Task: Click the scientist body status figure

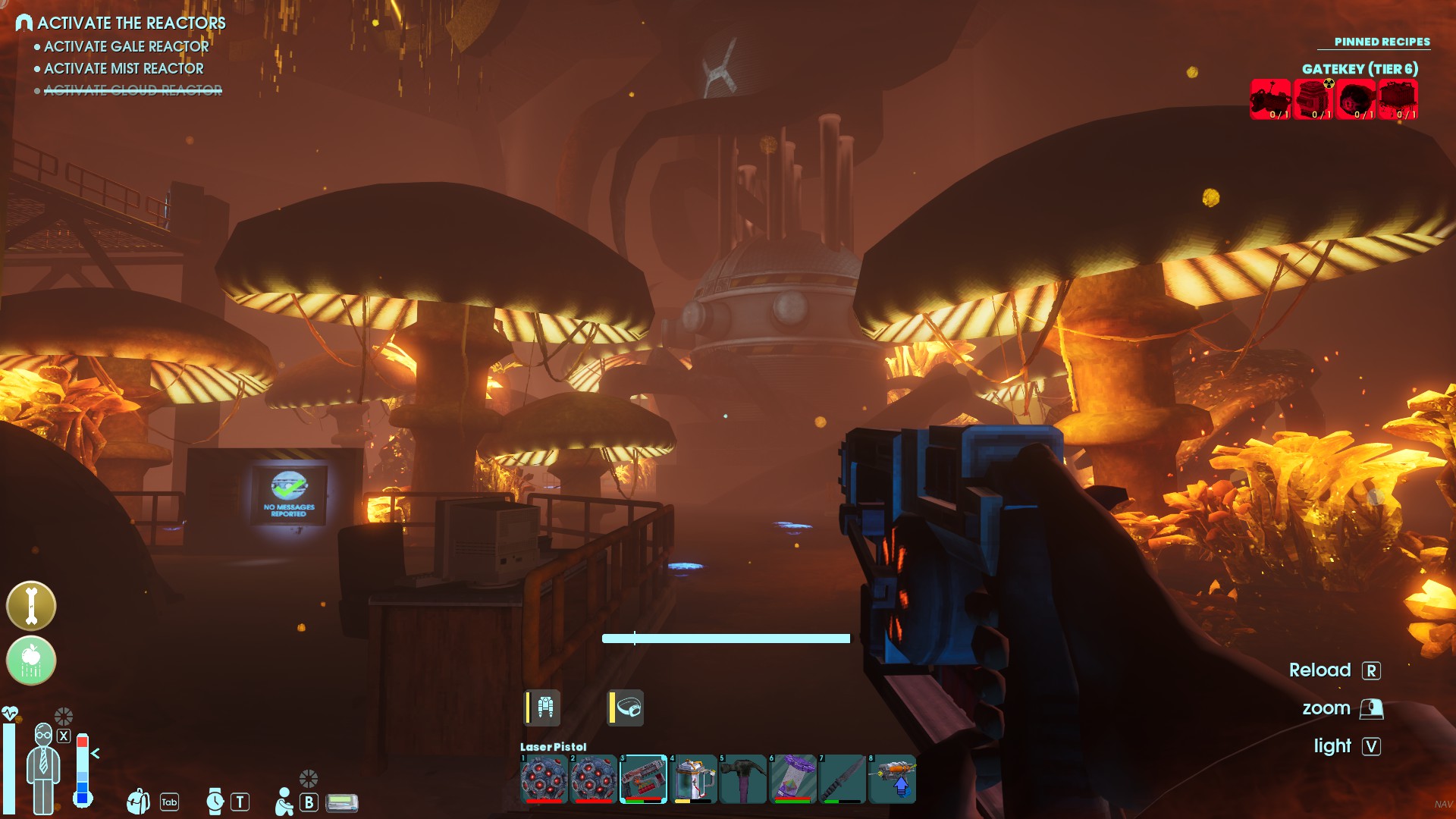Action: [43, 767]
